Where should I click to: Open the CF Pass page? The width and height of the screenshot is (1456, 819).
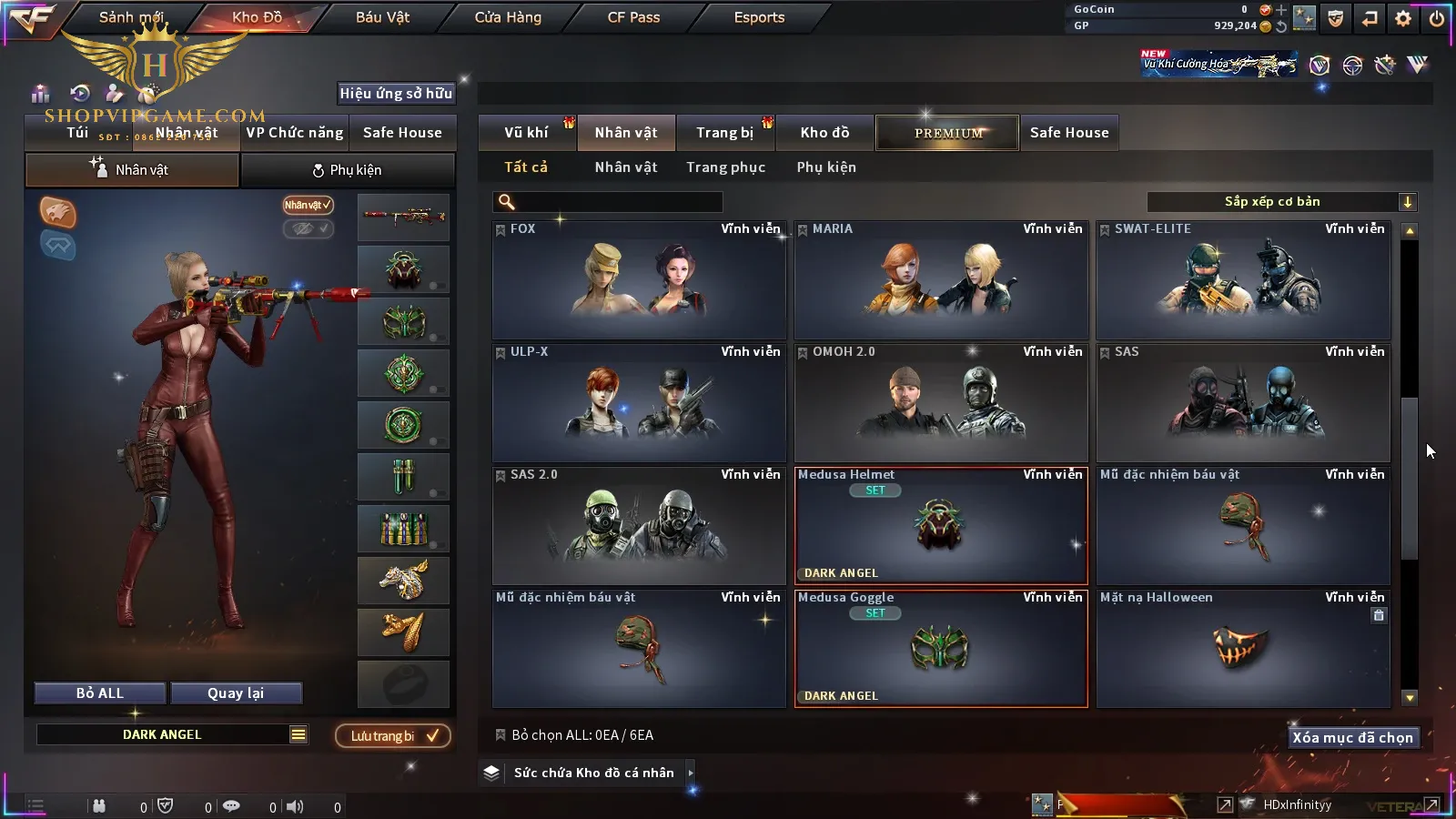click(x=633, y=17)
